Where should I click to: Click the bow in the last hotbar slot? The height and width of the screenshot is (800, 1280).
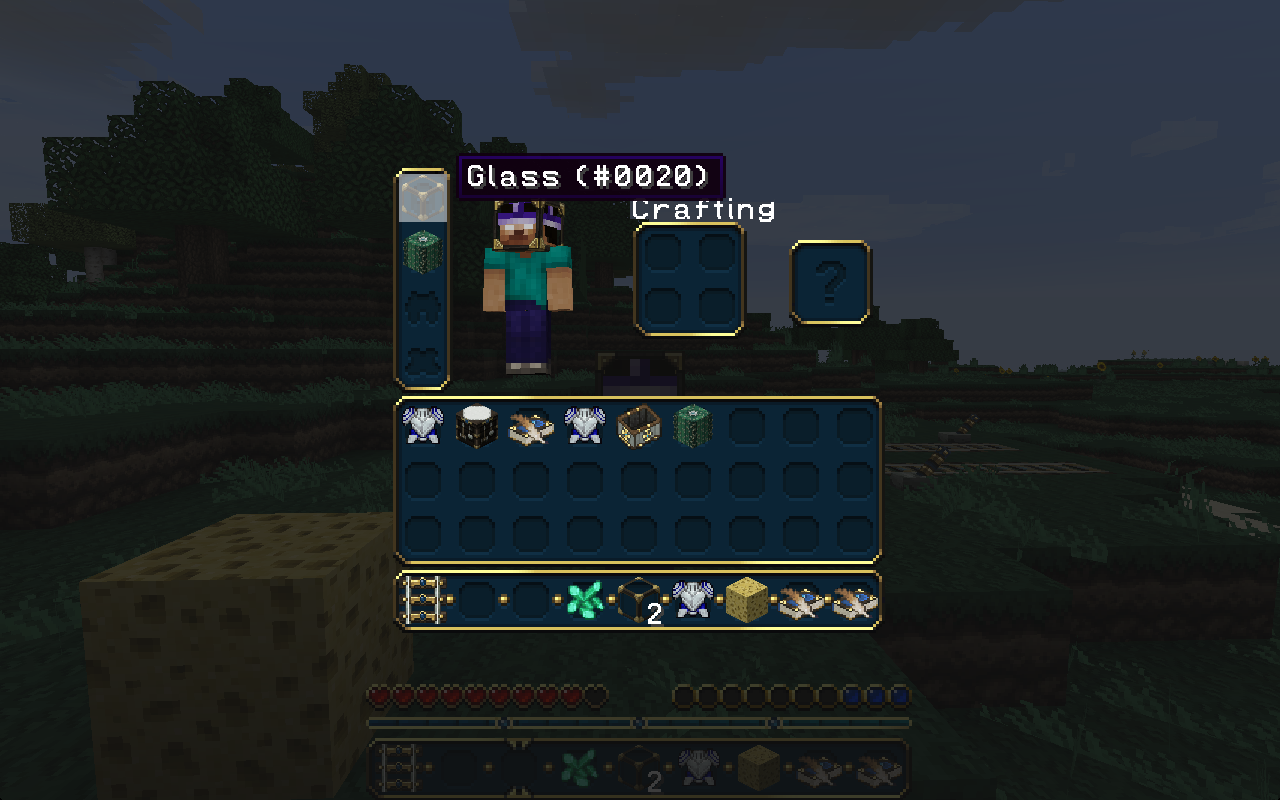(856, 598)
